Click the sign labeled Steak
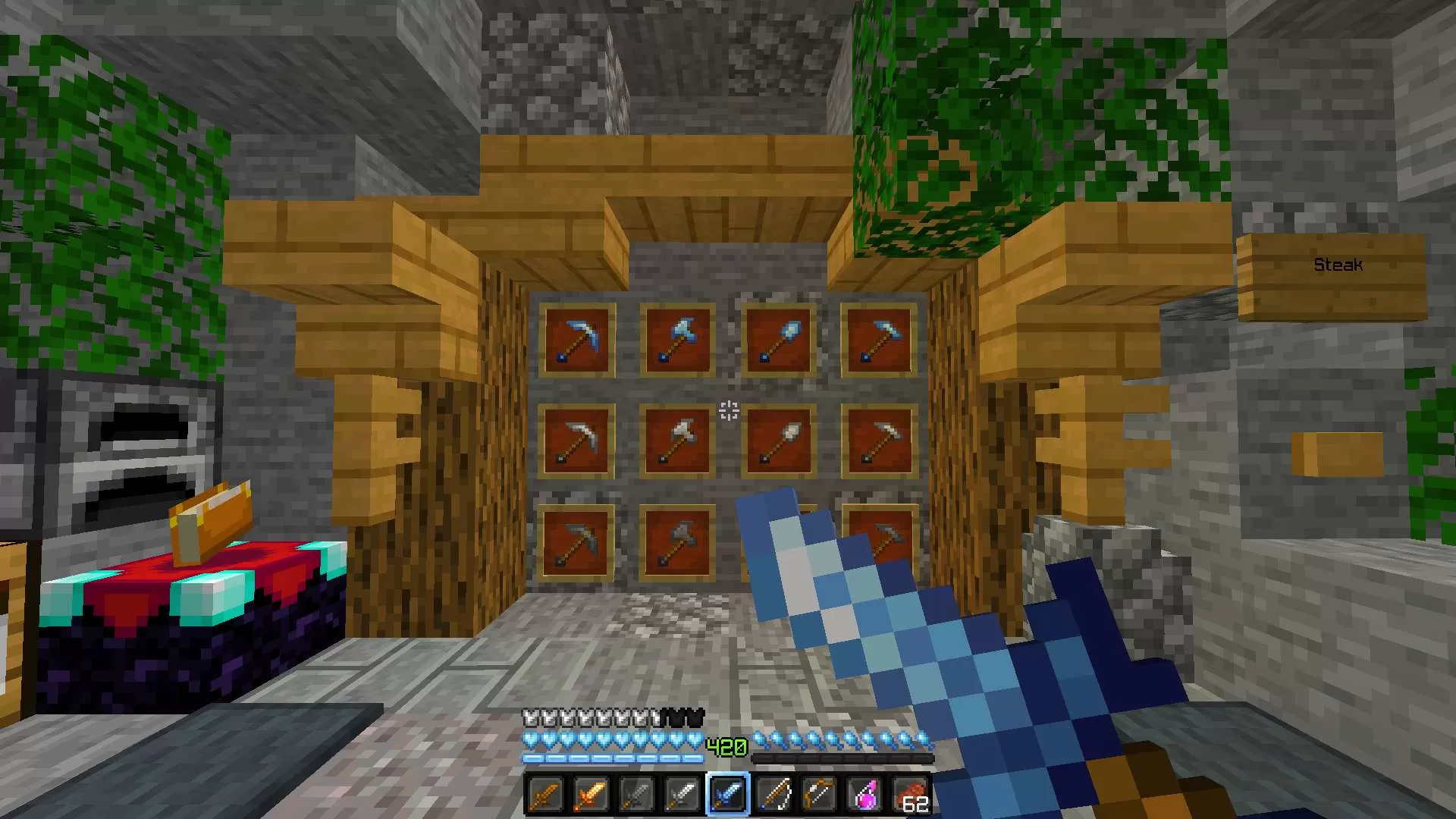1456x819 pixels. click(x=1338, y=265)
